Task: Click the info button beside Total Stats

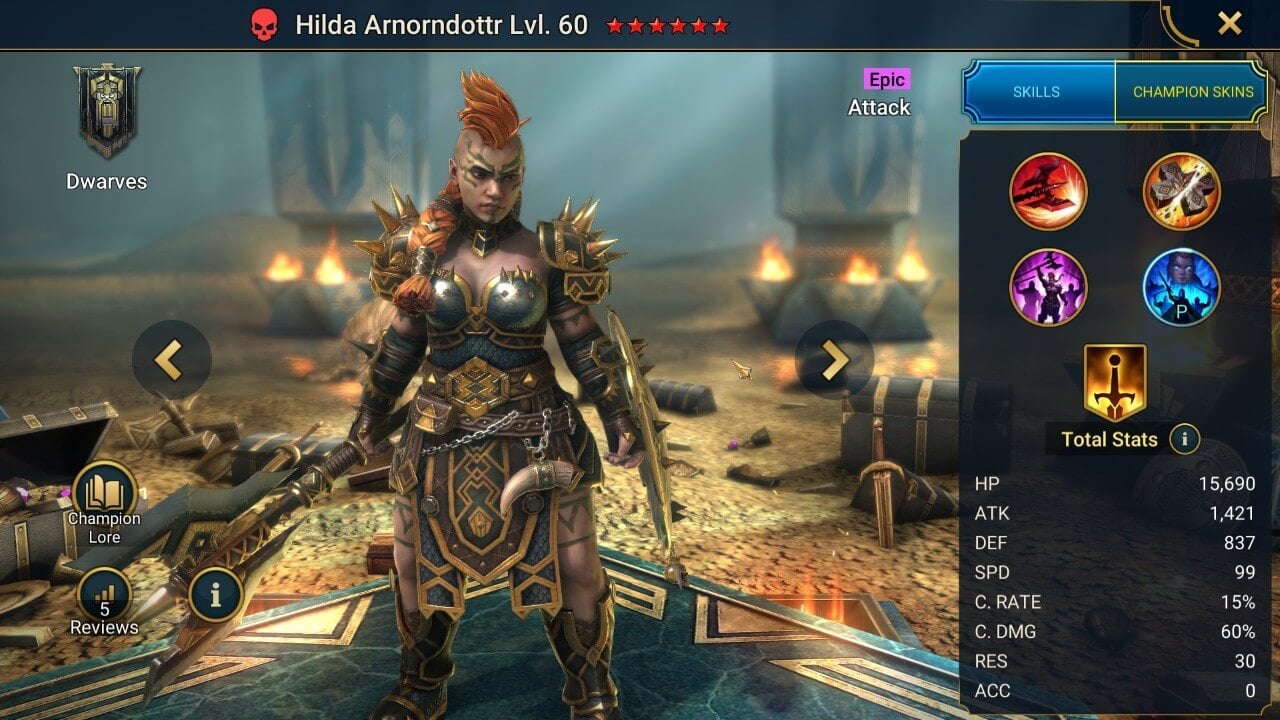Action: click(1184, 440)
